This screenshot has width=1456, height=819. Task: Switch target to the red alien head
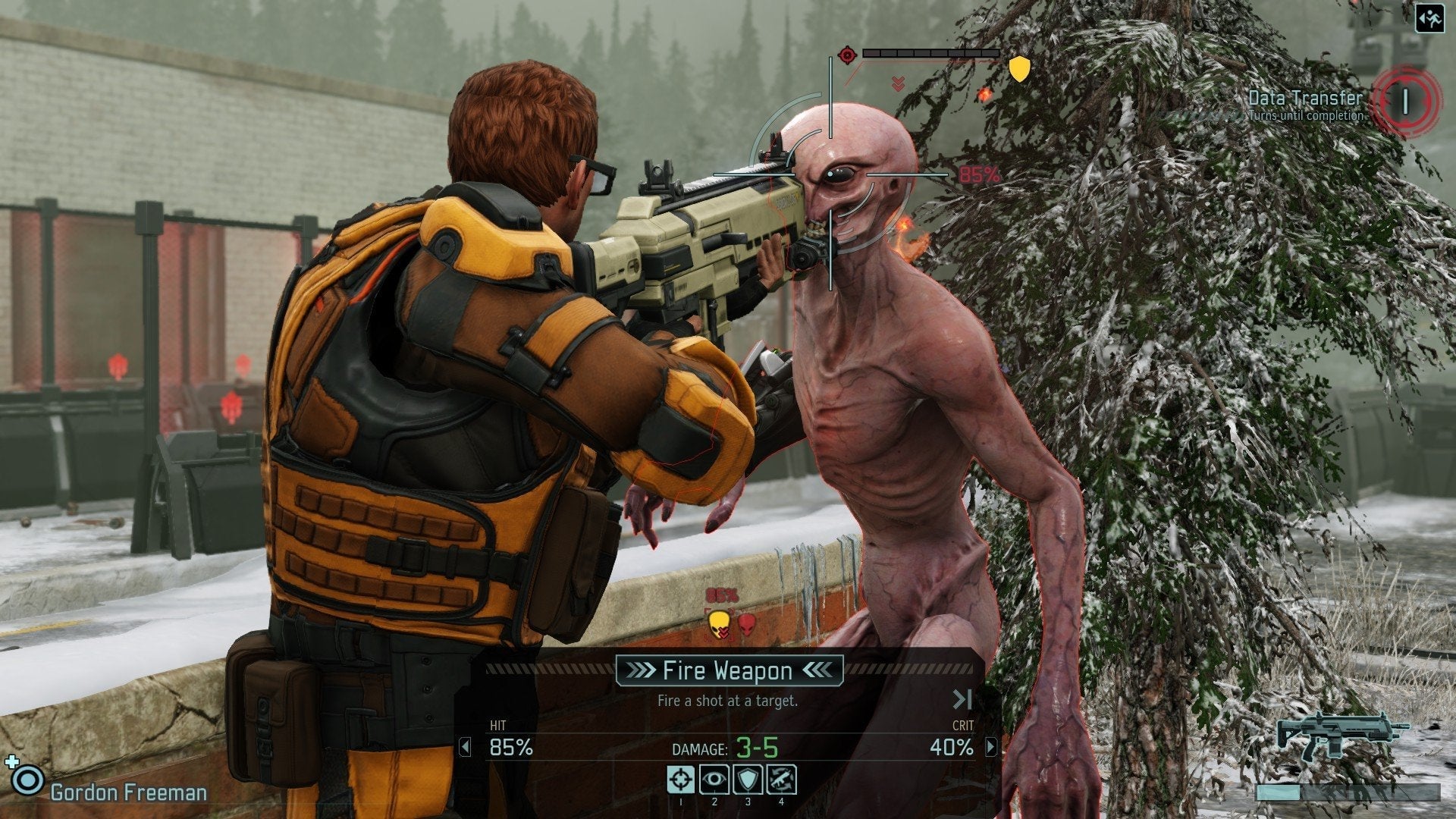tap(747, 624)
